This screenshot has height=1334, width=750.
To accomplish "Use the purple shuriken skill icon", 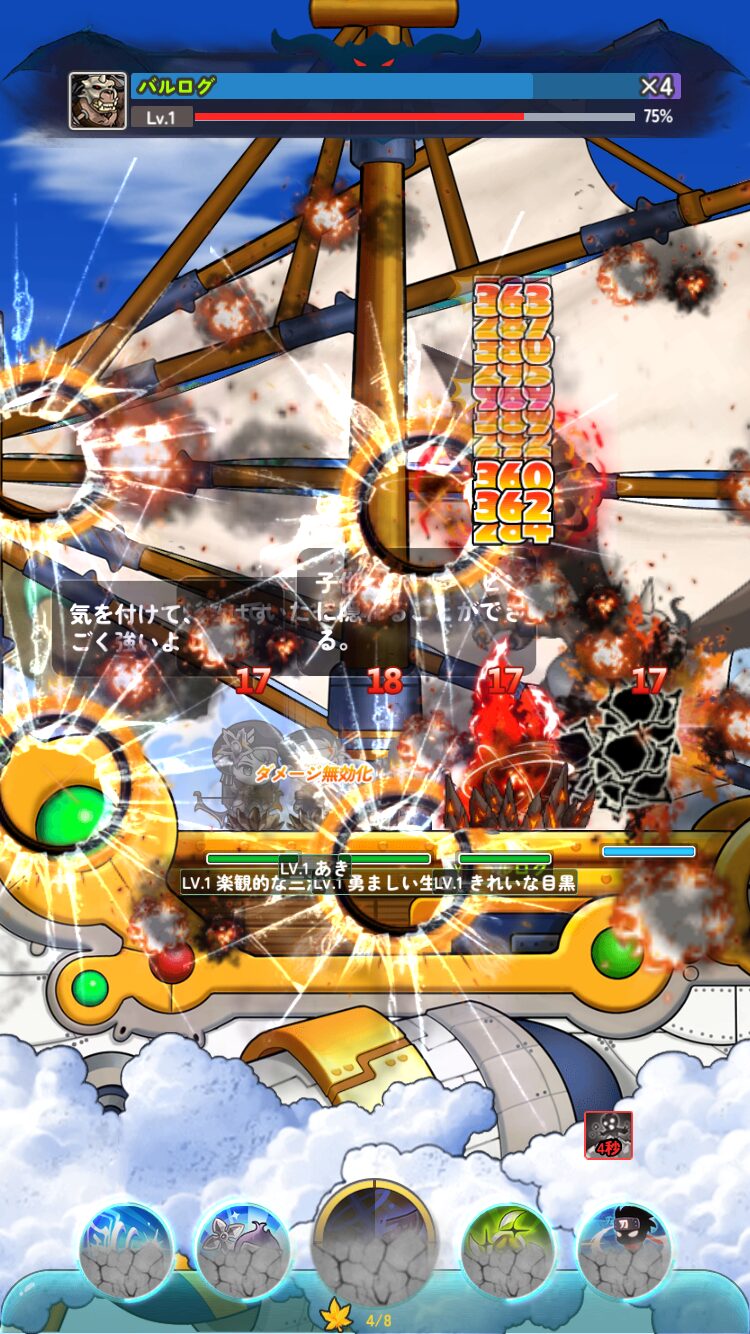I will tap(242, 1251).
